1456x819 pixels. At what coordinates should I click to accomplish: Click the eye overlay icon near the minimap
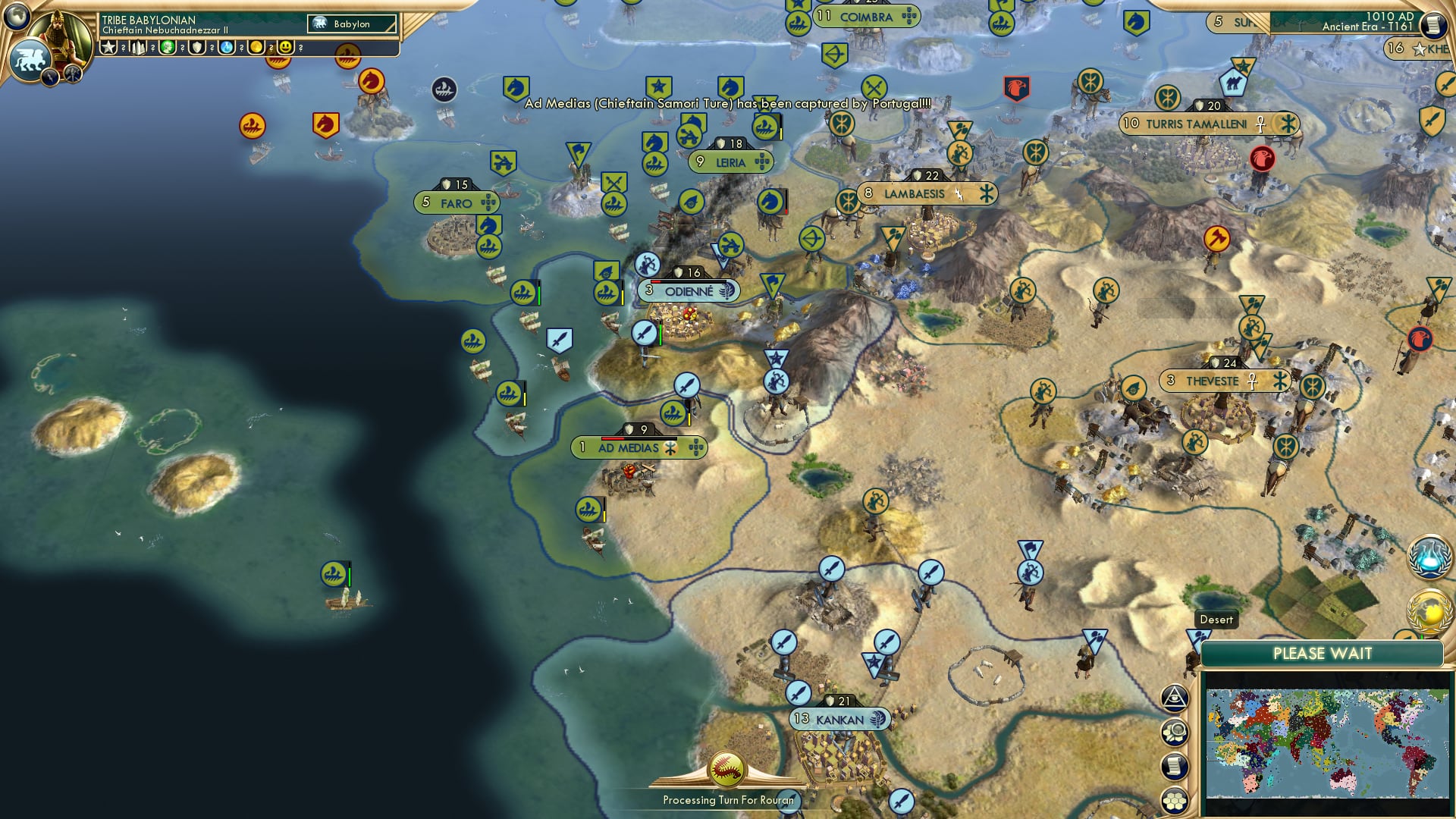1174,698
